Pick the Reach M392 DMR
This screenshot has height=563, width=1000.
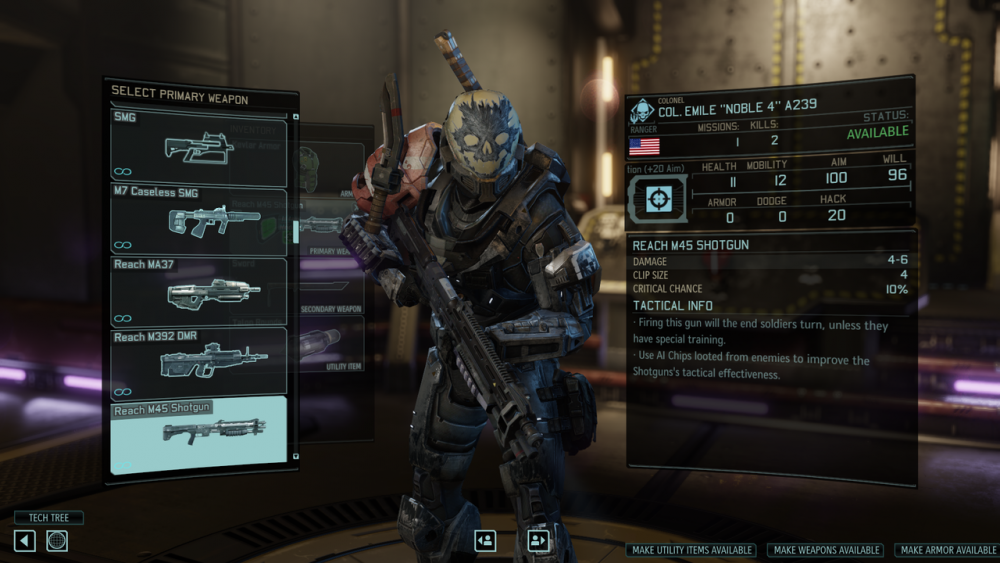(x=199, y=361)
